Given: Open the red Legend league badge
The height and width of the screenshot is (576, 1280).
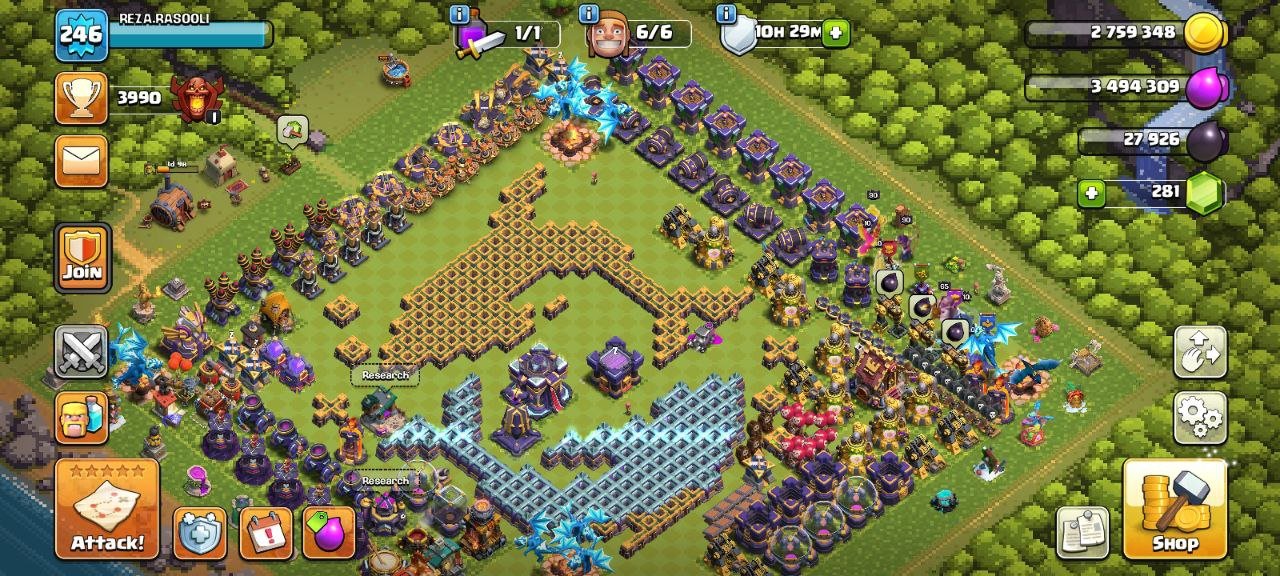Looking at the screenshot, I should [196, 97].
